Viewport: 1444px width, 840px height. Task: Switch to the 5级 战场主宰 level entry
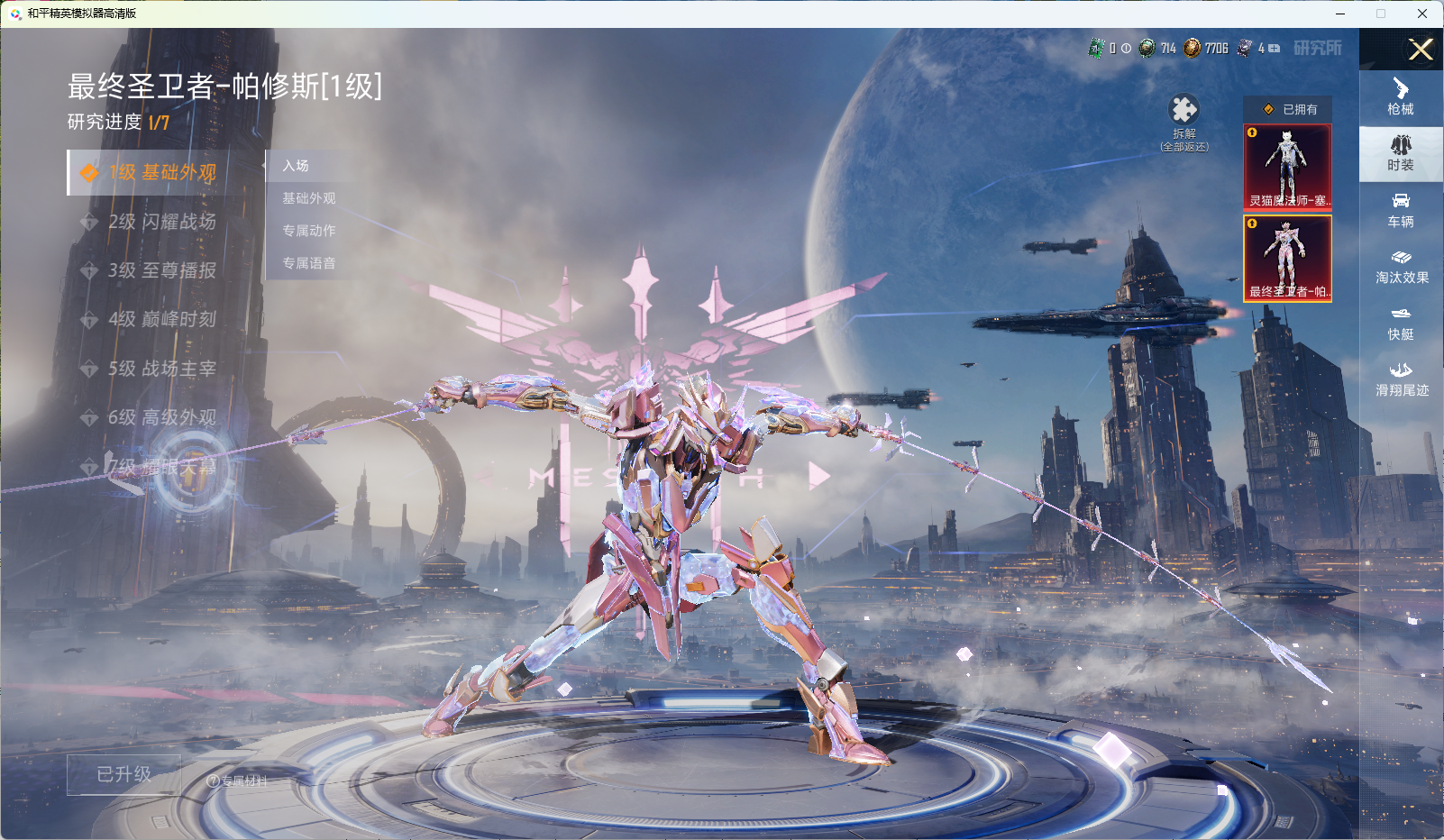click(162, 369)
